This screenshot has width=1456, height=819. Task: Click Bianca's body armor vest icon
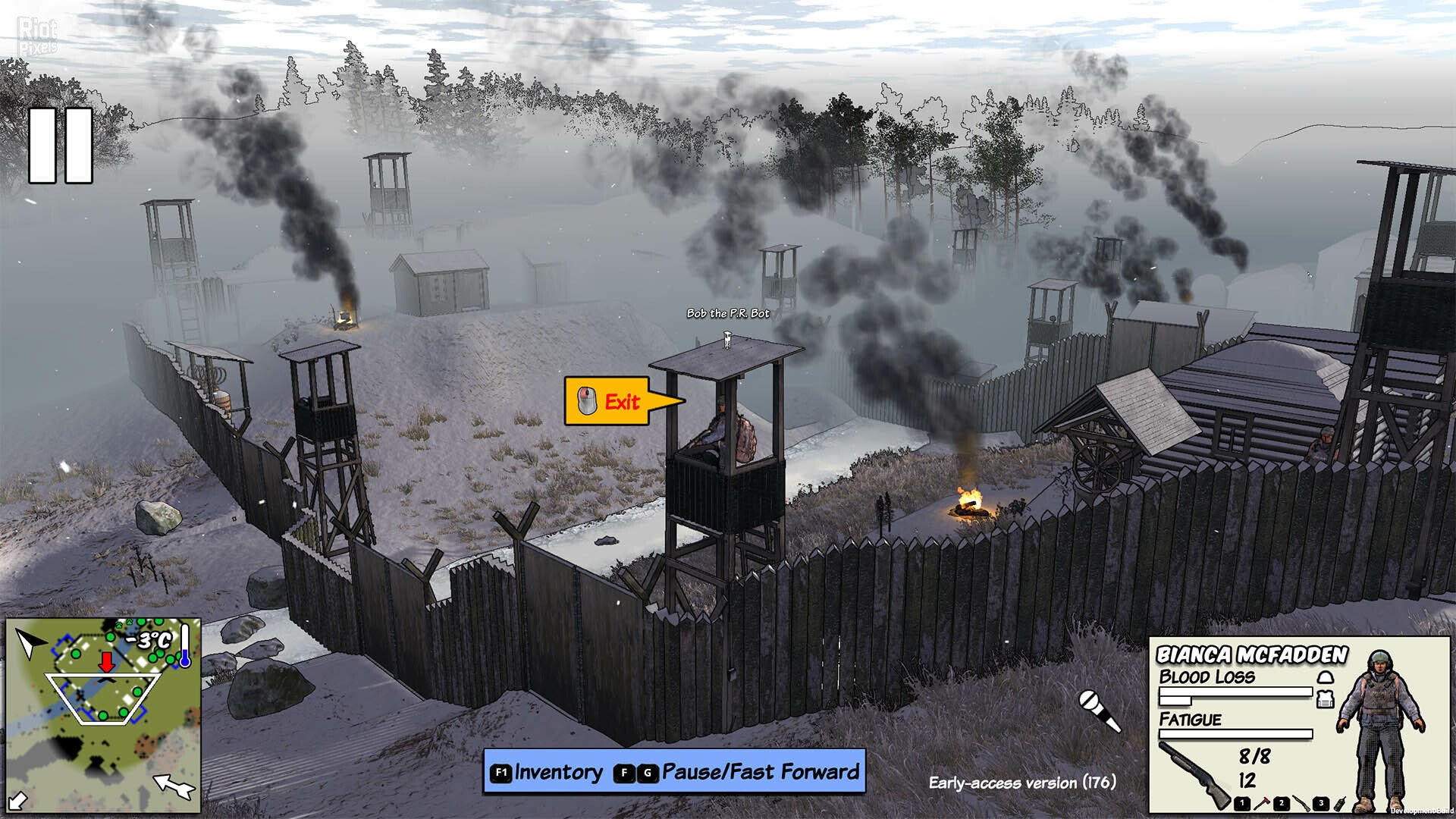pyautogui.click(x=1325, y=699)
